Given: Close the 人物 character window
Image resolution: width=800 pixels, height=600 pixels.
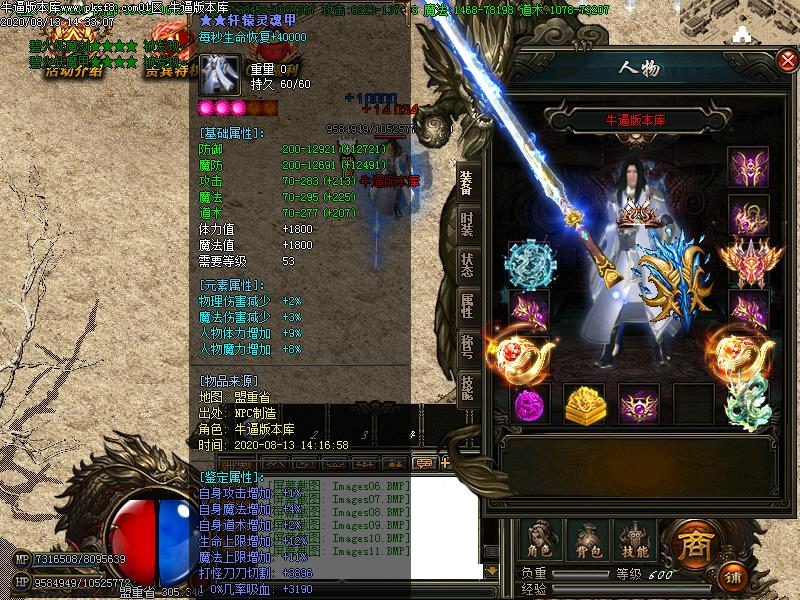Looking at the screenshot, I should 787,61.
